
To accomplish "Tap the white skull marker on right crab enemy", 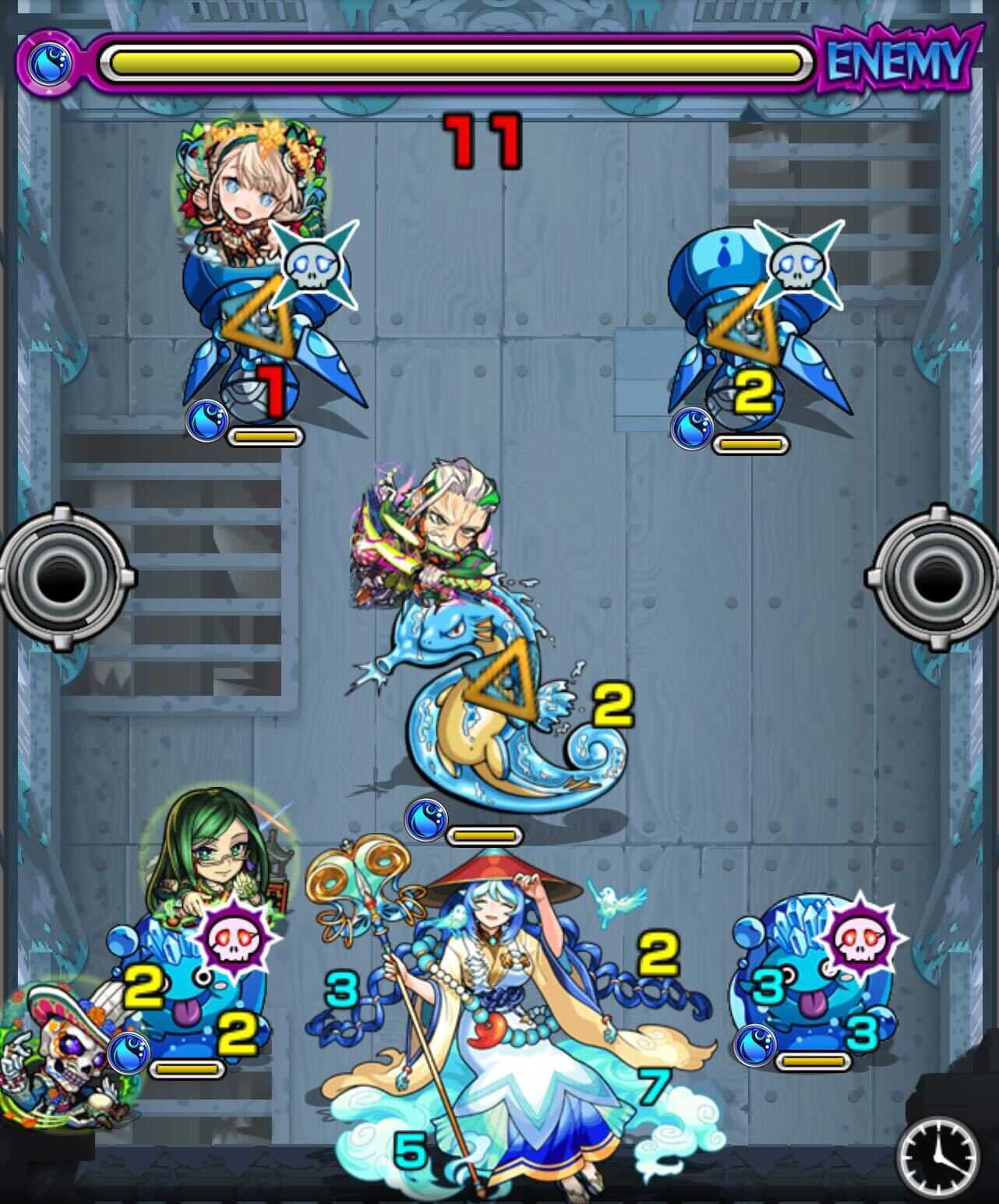I will point(798,265).
